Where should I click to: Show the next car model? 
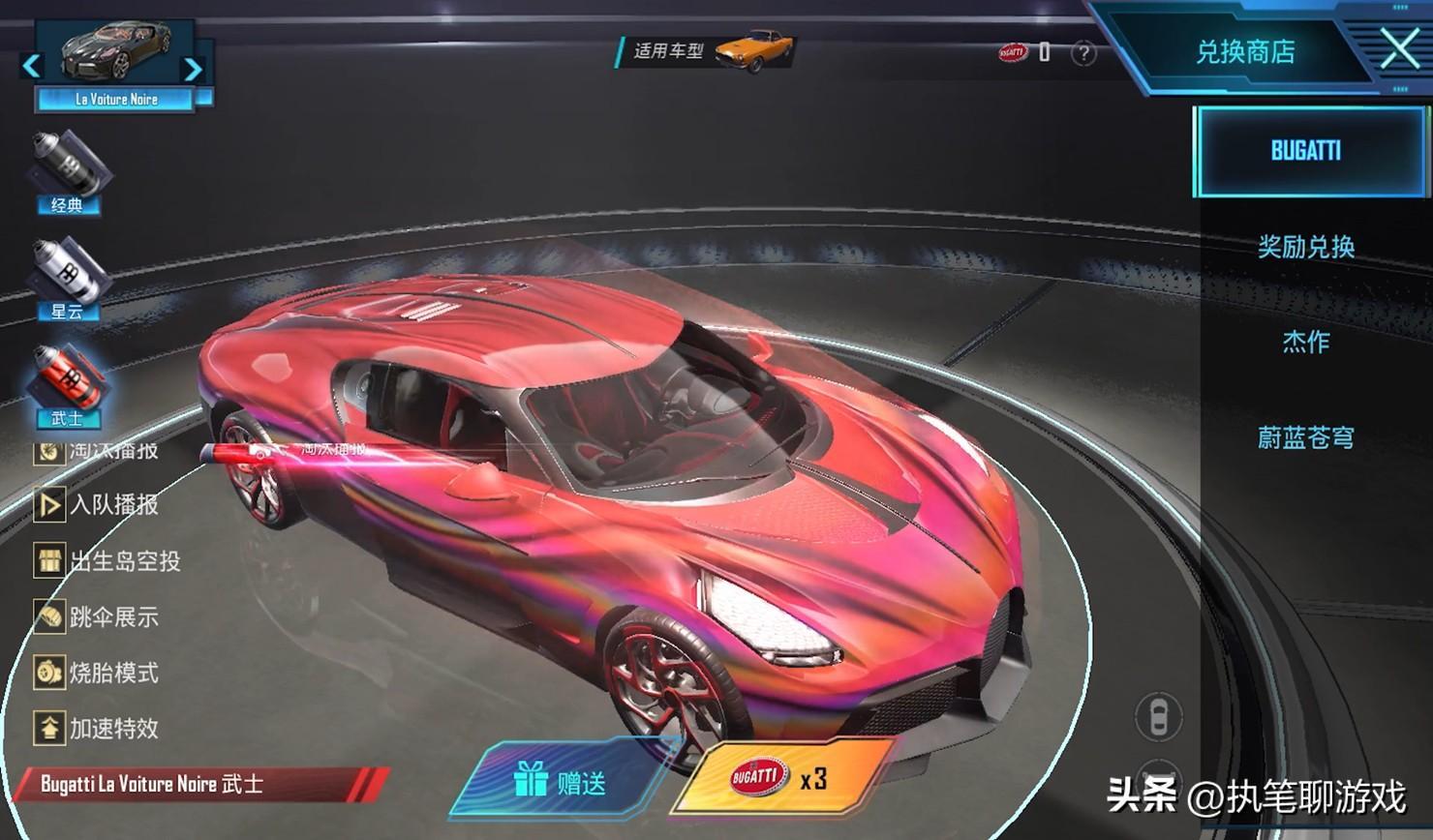[x=194, y=68]
